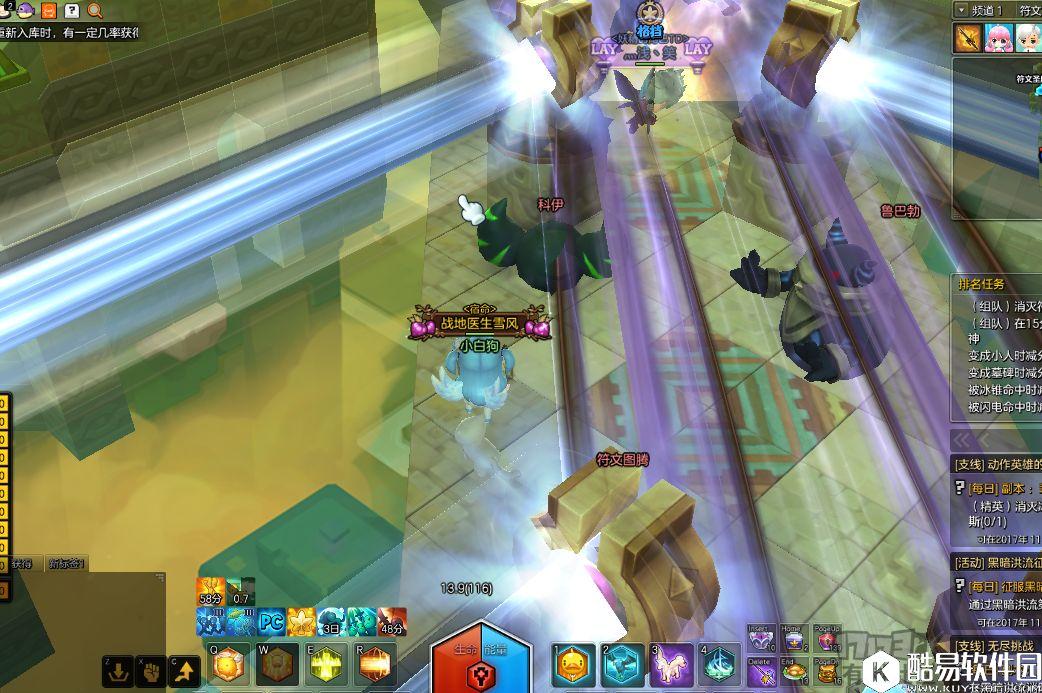Viewport: 1042px width, 693px height.
Task: Click the C jump arrow button
Action: click(x=184, y=671)
